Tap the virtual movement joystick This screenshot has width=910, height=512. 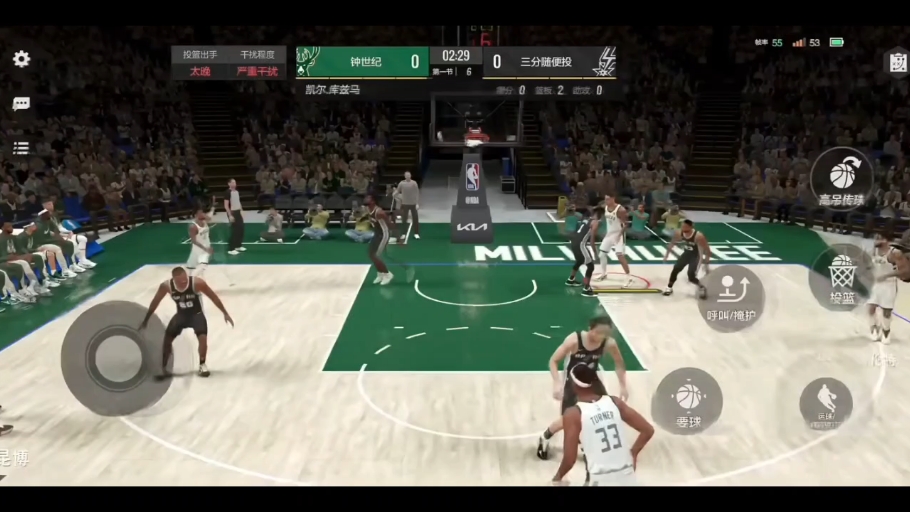[116, 357]
